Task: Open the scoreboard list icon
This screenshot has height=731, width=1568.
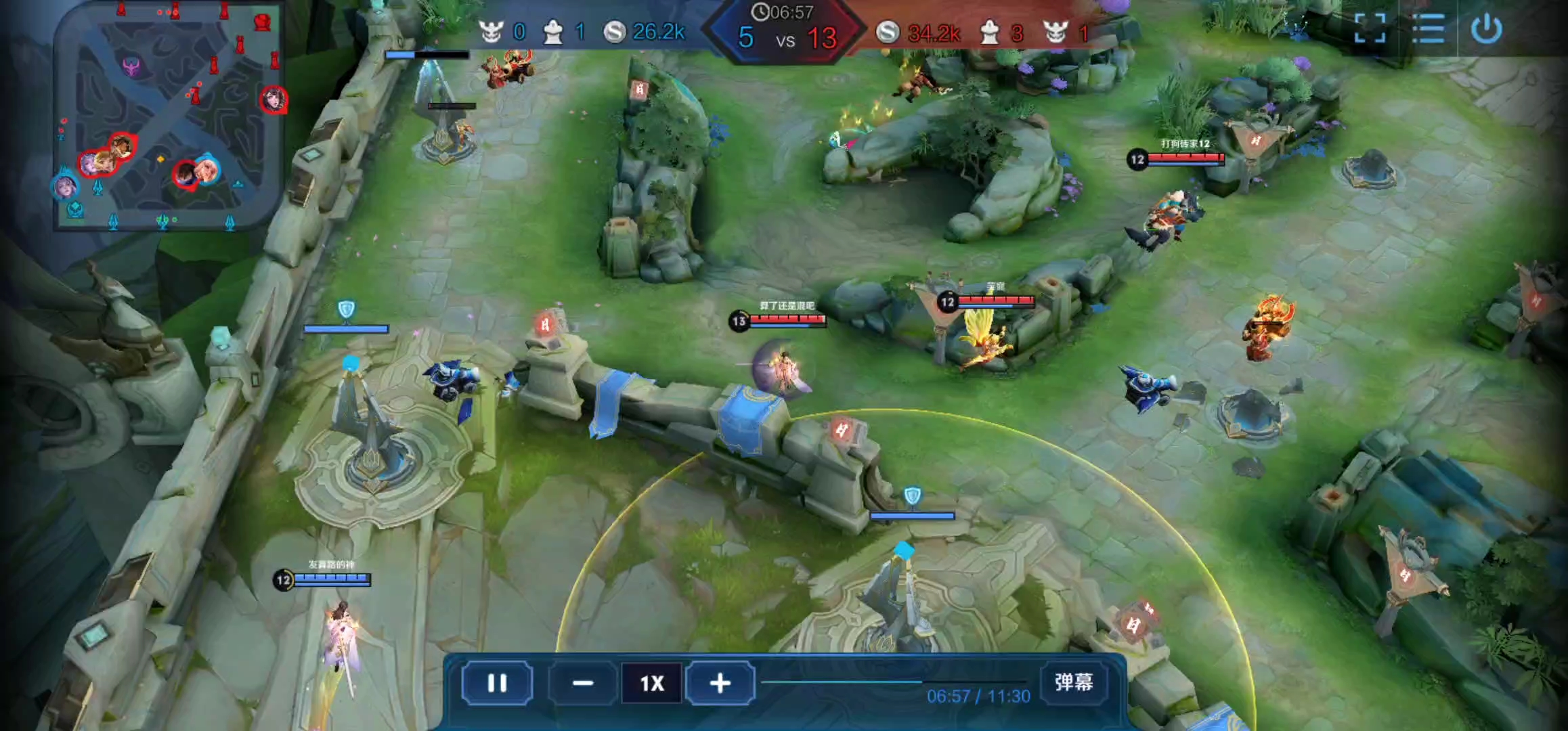Action: click(x=1428, y=28)
